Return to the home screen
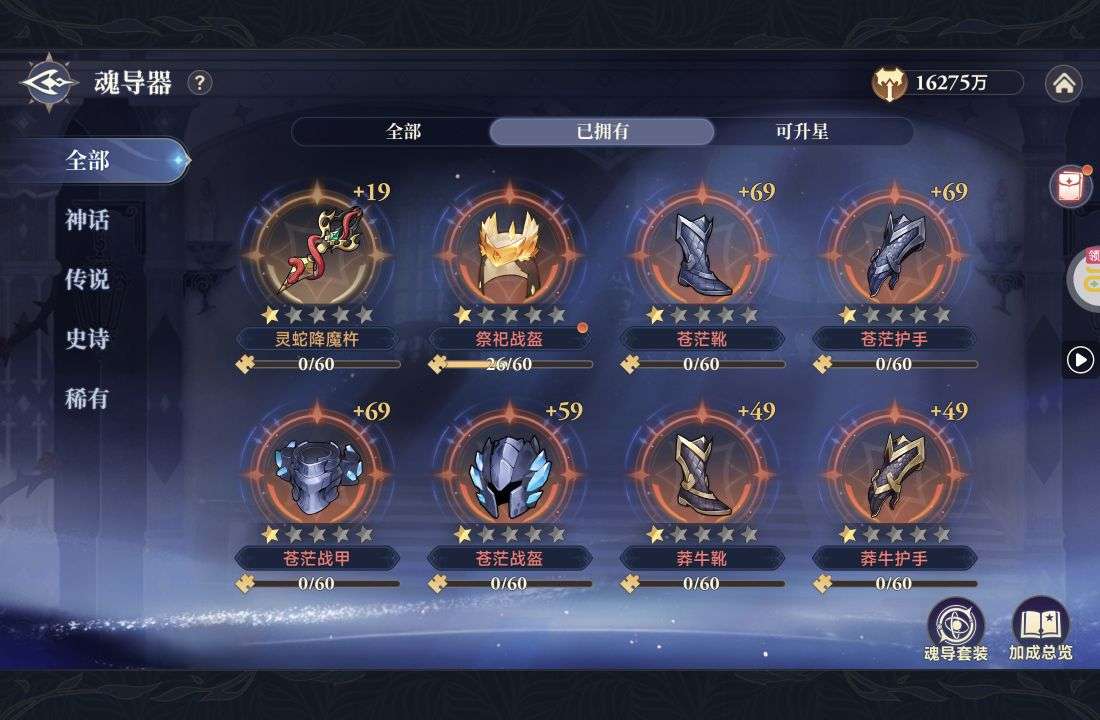This screenshot has height=720, width=1100. (1063, 84)
